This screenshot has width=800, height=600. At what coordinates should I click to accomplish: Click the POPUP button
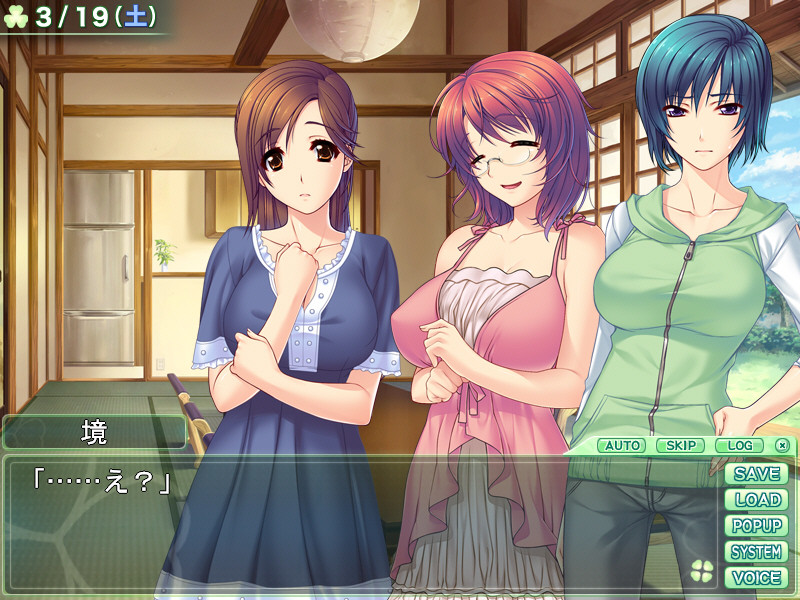point(756,526)
